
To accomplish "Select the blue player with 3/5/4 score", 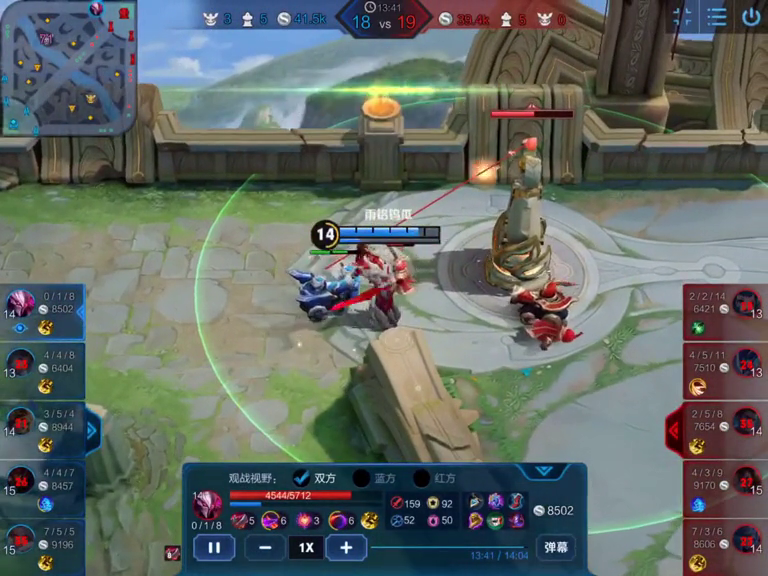I will tap(42, 430).
